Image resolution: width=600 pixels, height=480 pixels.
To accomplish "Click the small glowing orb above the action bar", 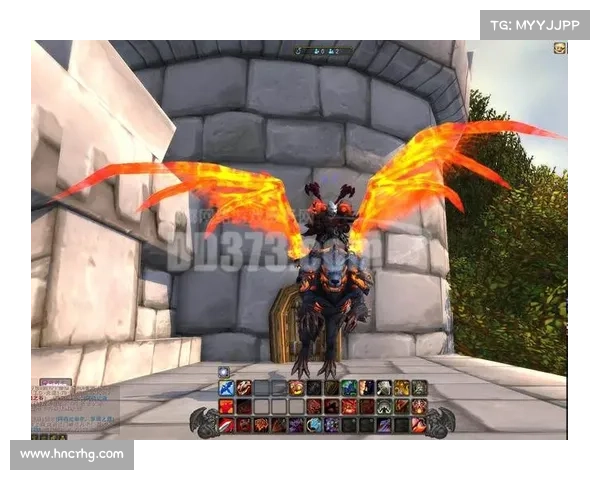I will click(223, 372).
